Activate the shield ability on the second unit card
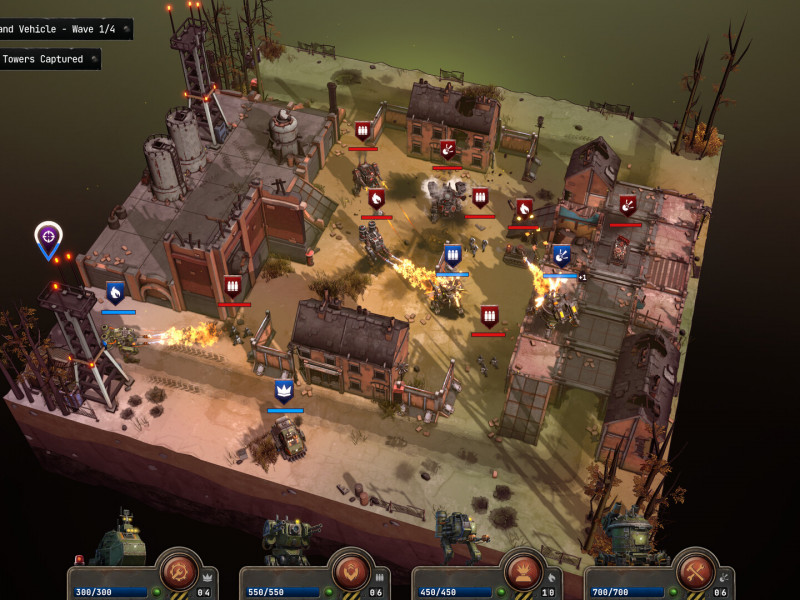Image resolution: width=800 pixels, height=600 pixels. pos(352,569)
